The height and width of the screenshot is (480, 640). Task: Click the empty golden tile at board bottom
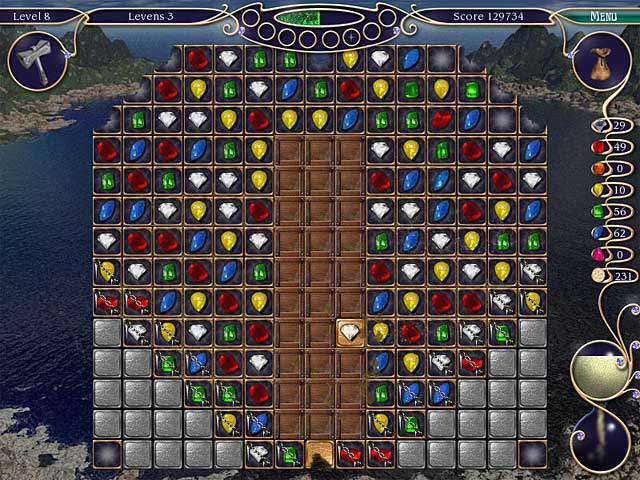pyautogui.click(x=320, y=452)
